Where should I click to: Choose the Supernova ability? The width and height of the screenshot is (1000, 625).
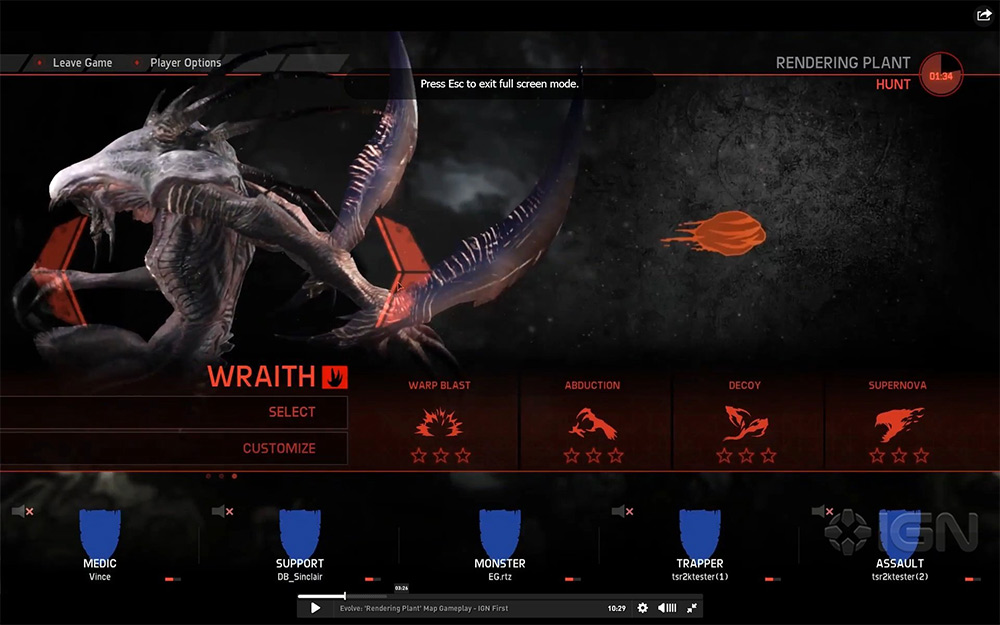899,422
